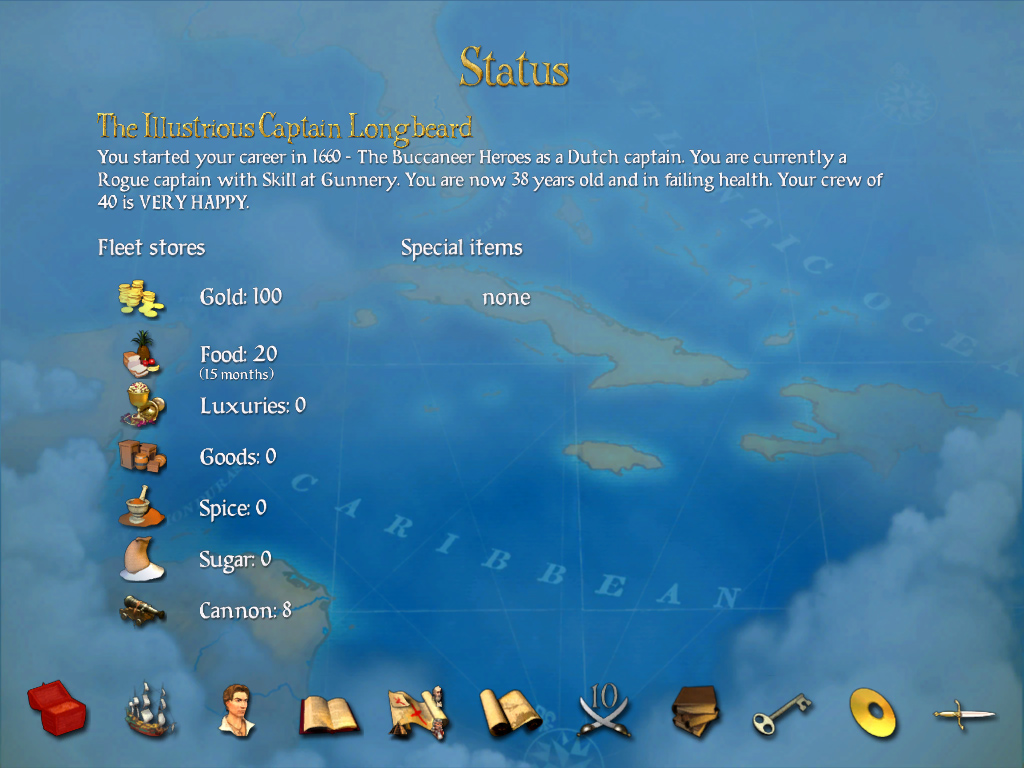The image size is (1024, 768).
Task: View the fleet via the sailing ship icon
Action: click(150, 710)
